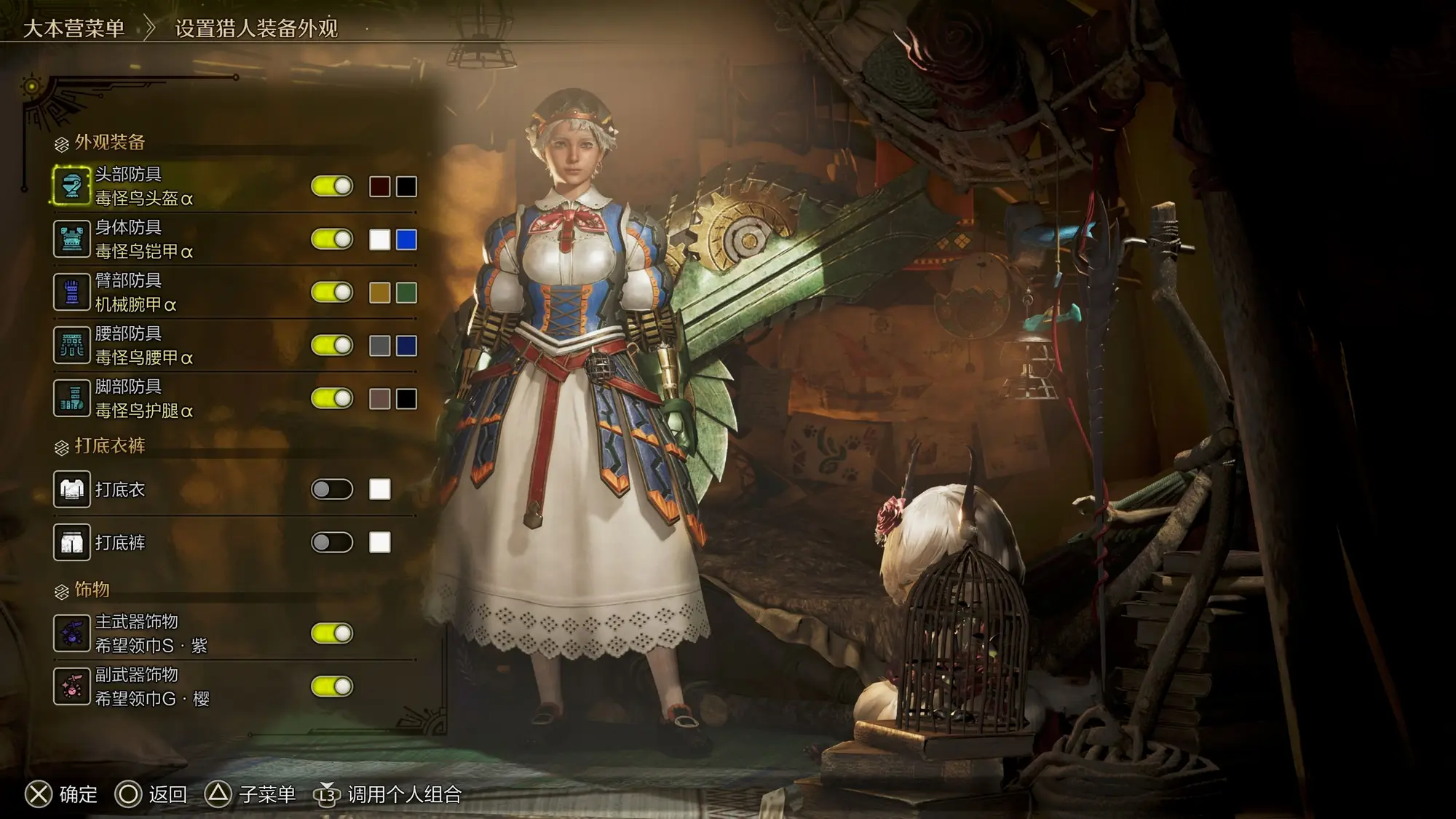Toggle head armor visibility switch
Screen dimensions: 1456x819
(x=332, y=186)
